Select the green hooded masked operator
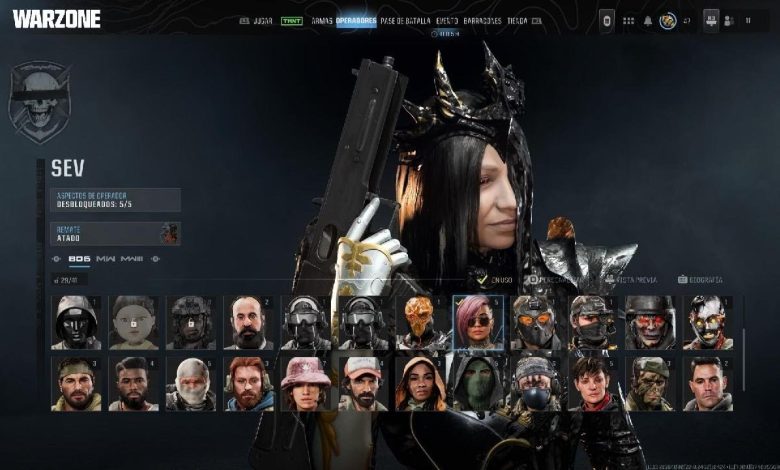 477,384
